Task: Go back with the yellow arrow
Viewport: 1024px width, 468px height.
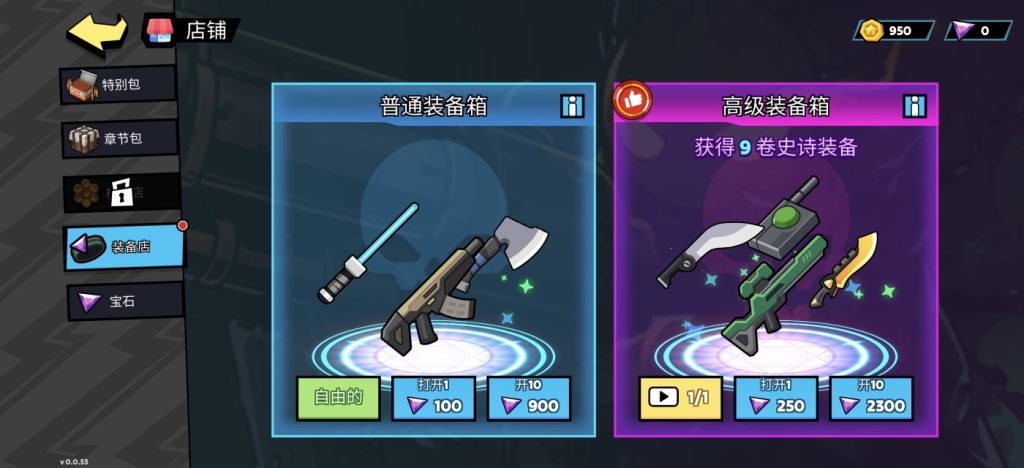Action: click(96, 32)
